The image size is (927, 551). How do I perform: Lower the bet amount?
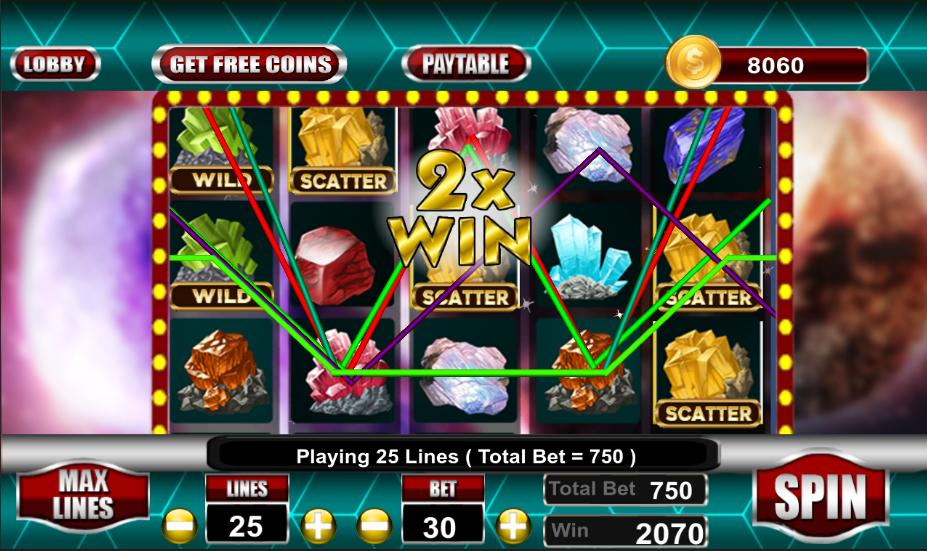coord(375,524)
